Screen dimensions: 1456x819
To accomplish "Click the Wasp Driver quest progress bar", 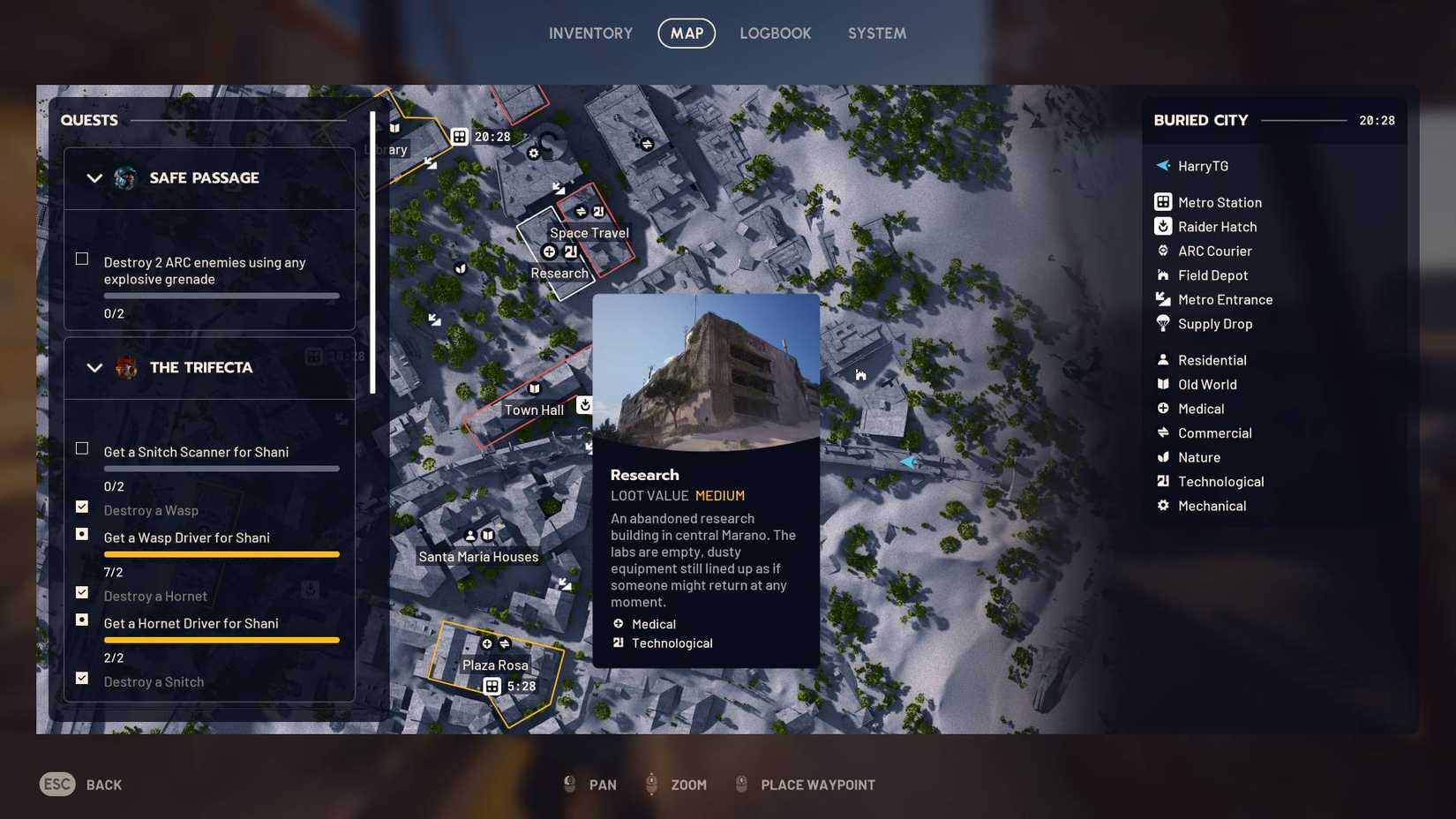I will coord(221,554).
